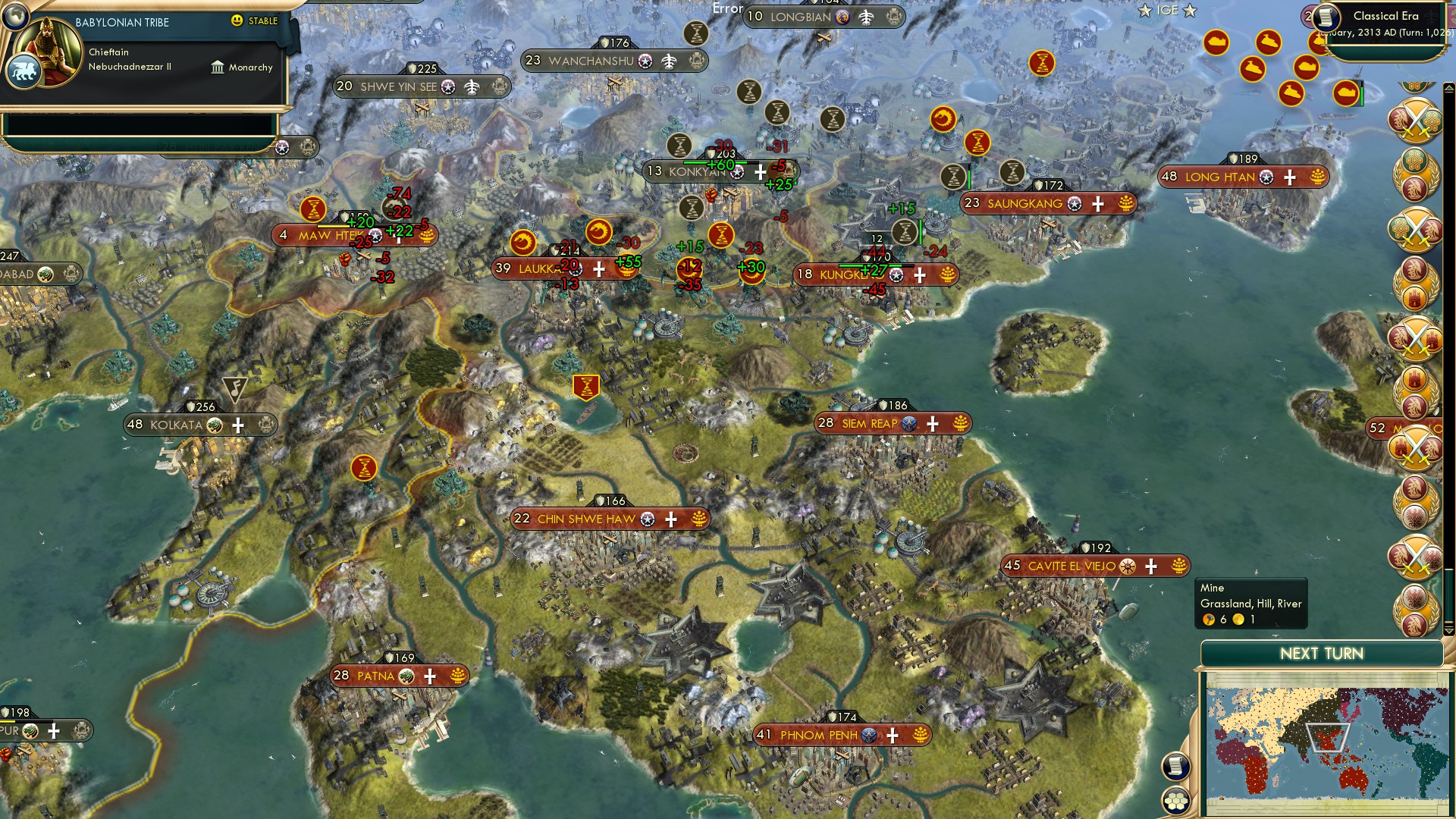Screen dimensions: 1456x819
Task: Open the IGE in-game editor
Action: (x=1167, y=10)
